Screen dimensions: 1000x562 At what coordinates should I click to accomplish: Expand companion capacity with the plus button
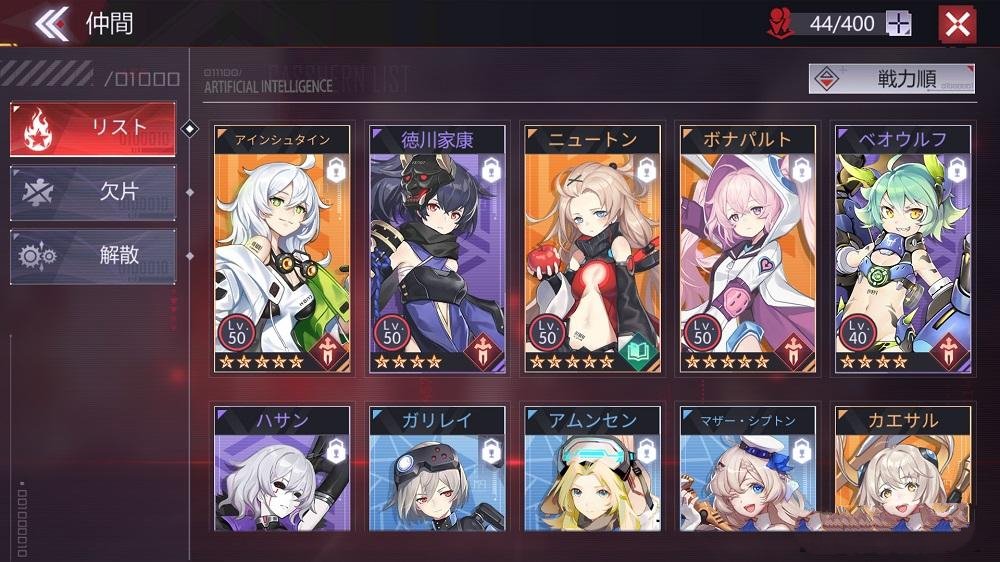[899, 24]
